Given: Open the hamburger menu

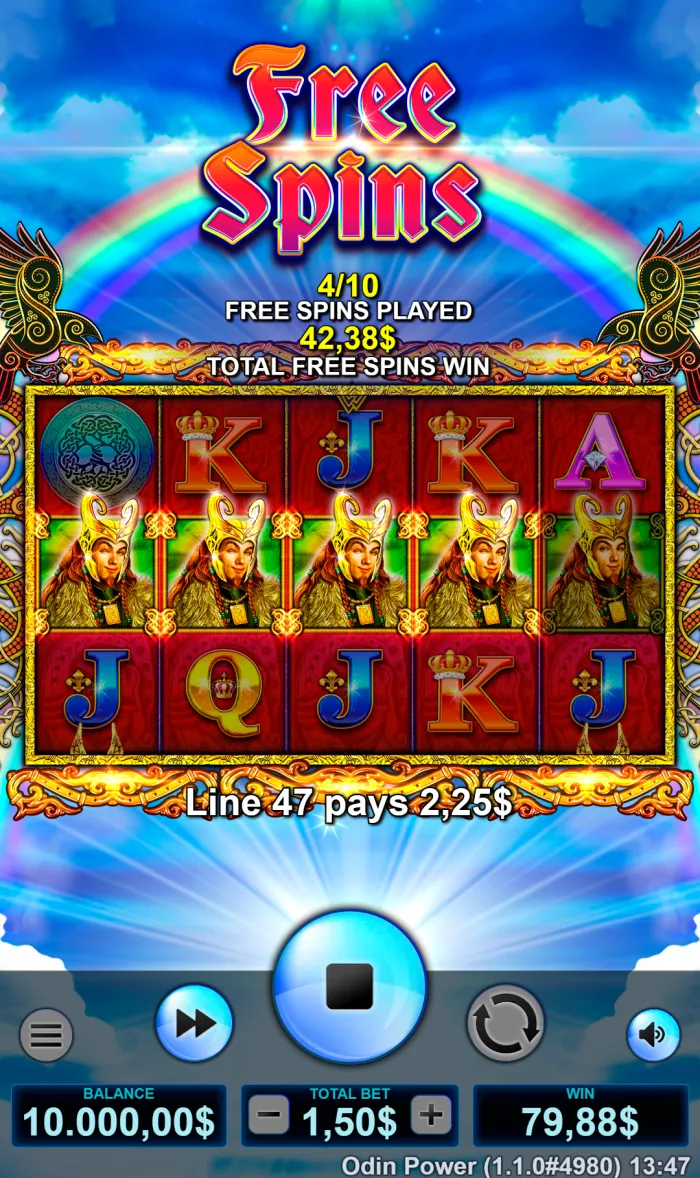Looking at the screenshot, I should click(x=46, y=1034).
